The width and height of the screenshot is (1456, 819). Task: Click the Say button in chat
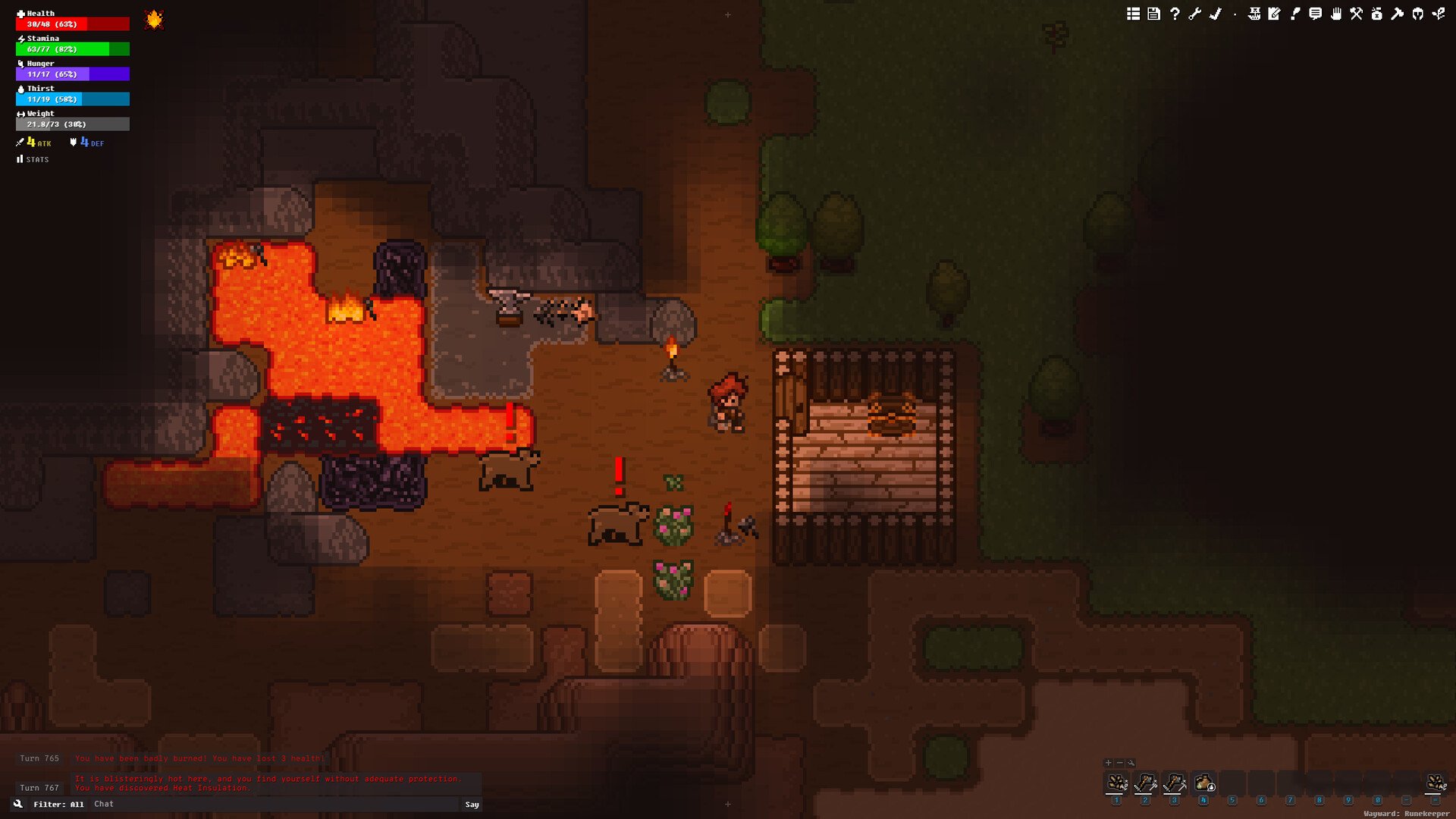pyautogui.click(x=472, y=805)
